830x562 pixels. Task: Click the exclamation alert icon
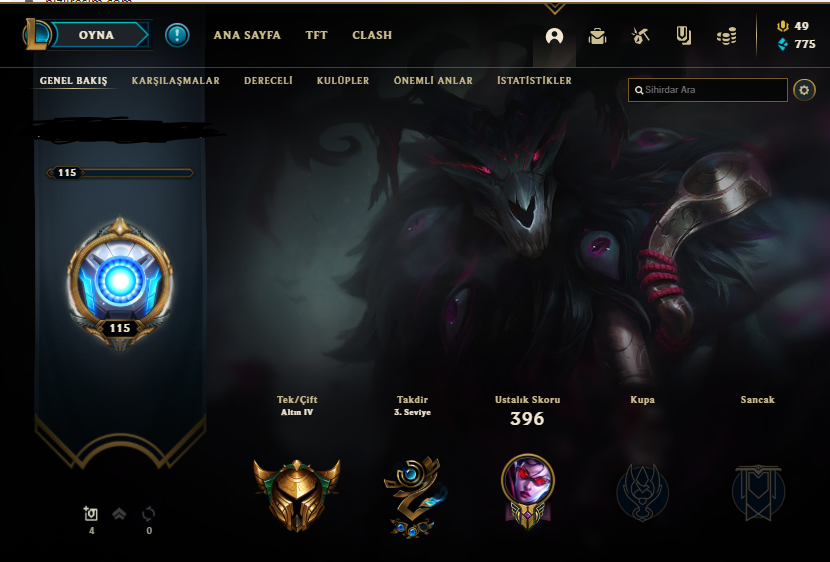coord(177,36)
